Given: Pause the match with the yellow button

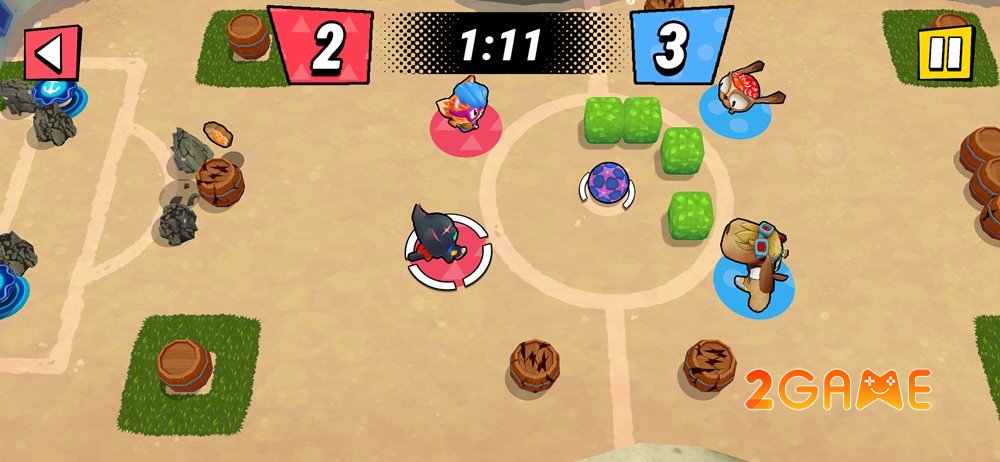Looking at the screenshot, I should (944, 52).
